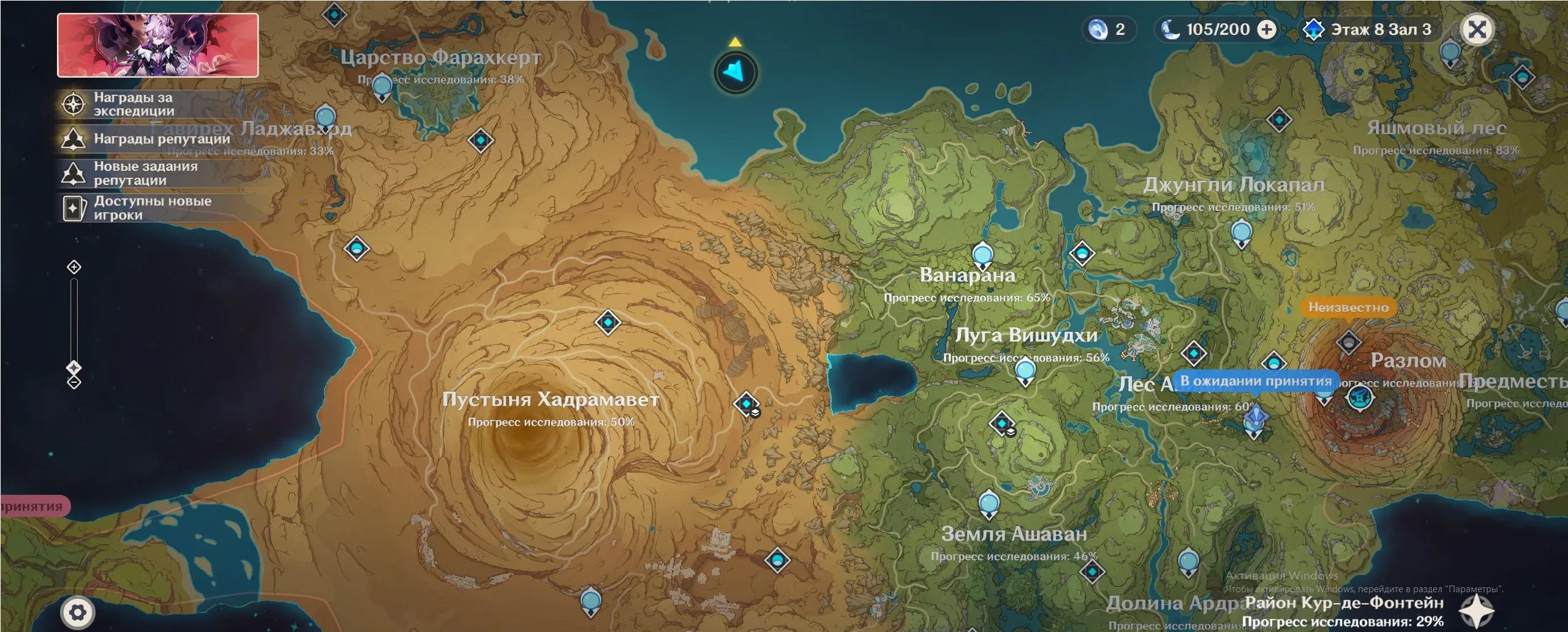Select the orange Неизвестно map marker

[x=1348, y=307]
